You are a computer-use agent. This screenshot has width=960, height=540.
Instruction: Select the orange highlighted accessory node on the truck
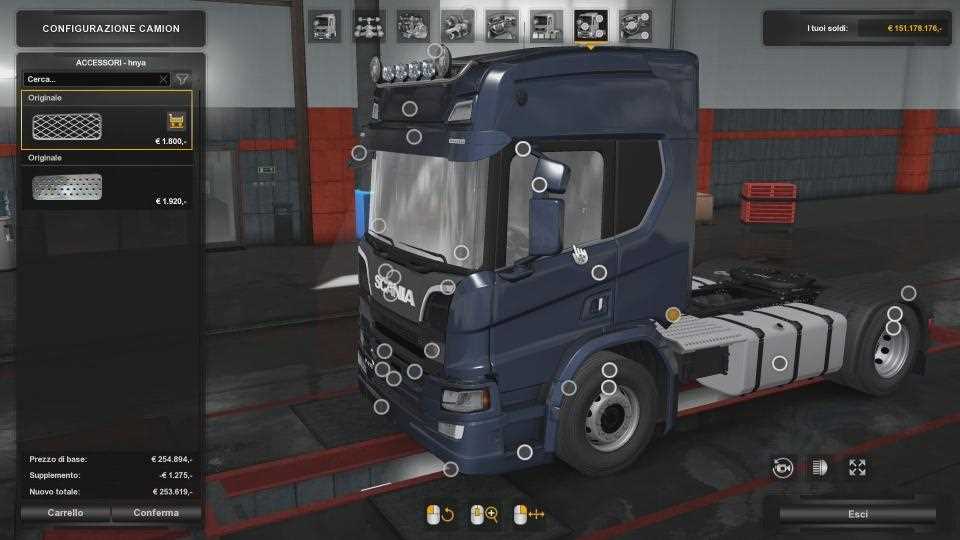[673, 315]
